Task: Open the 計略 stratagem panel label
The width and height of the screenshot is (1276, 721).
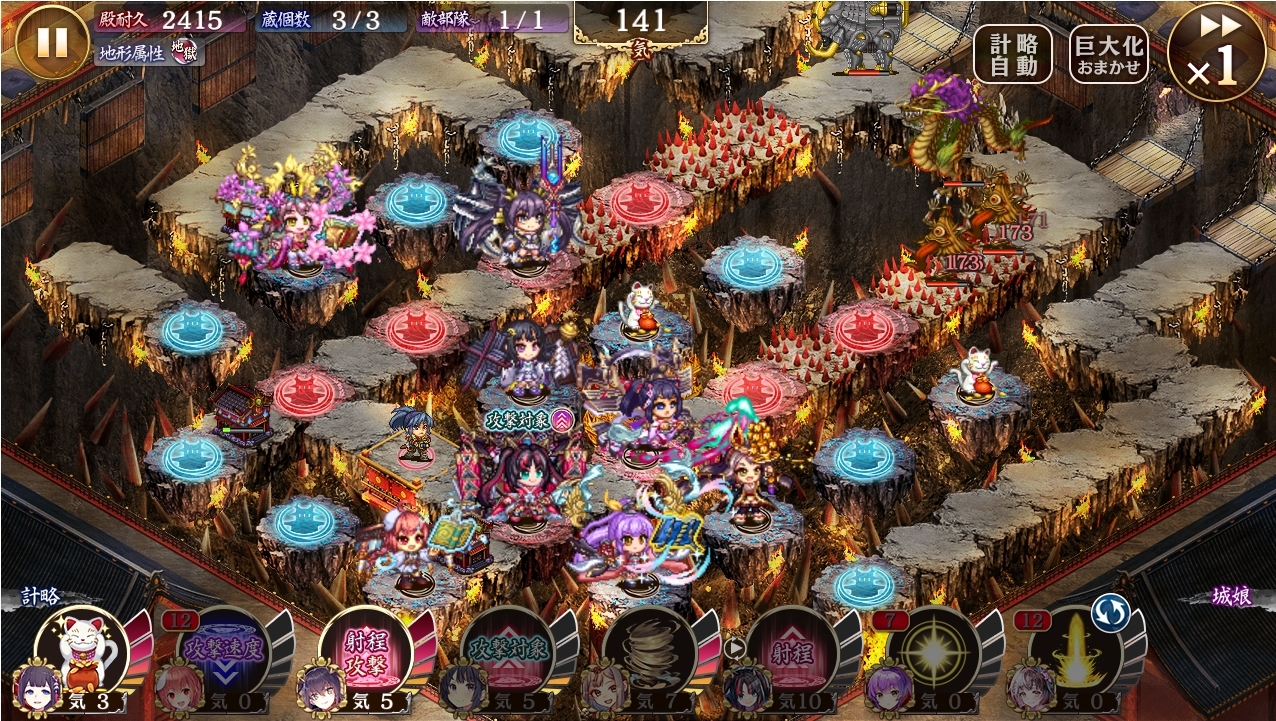Action: [x=42, y=596]
